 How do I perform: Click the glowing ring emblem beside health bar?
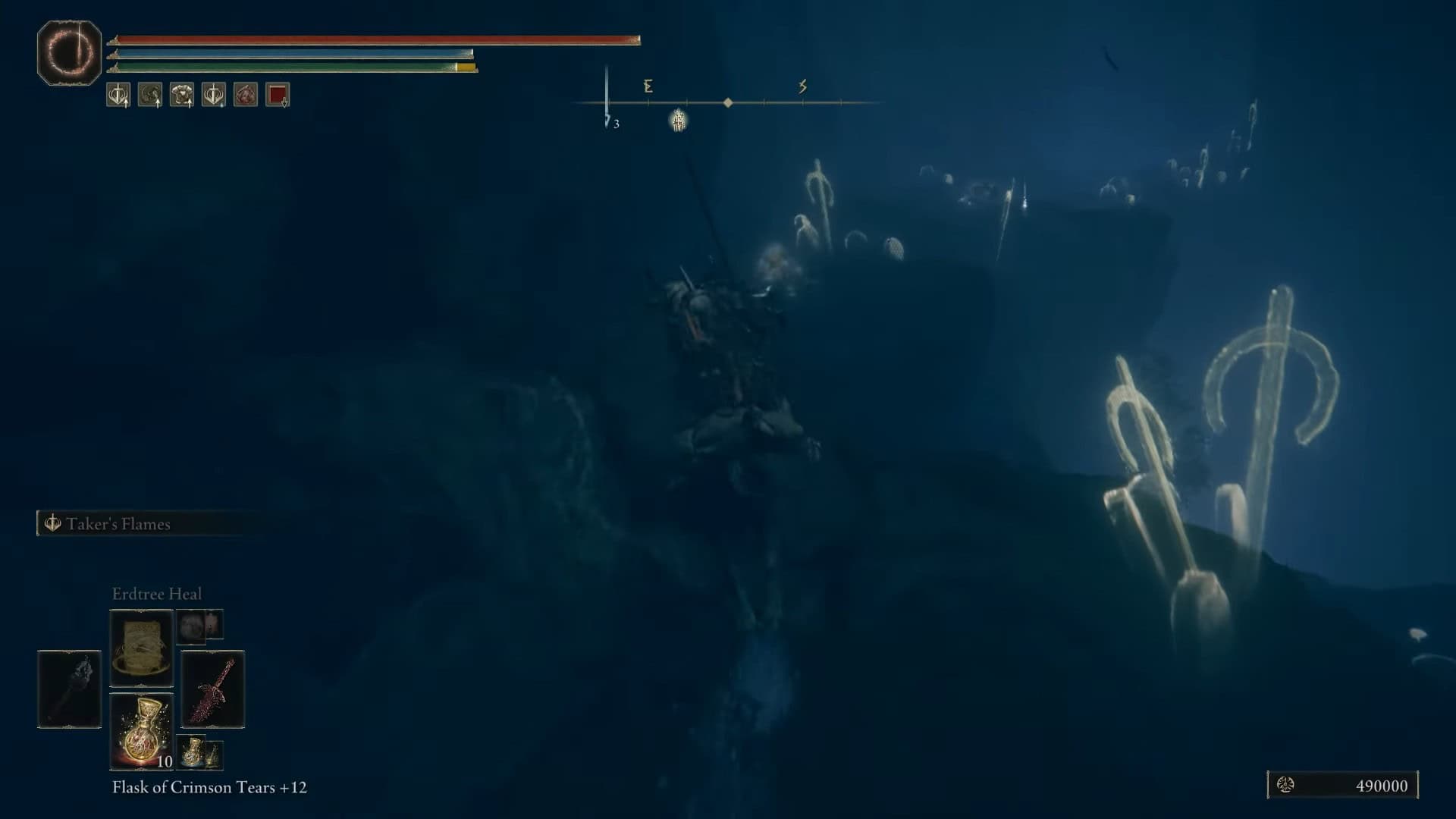(69, 53)
